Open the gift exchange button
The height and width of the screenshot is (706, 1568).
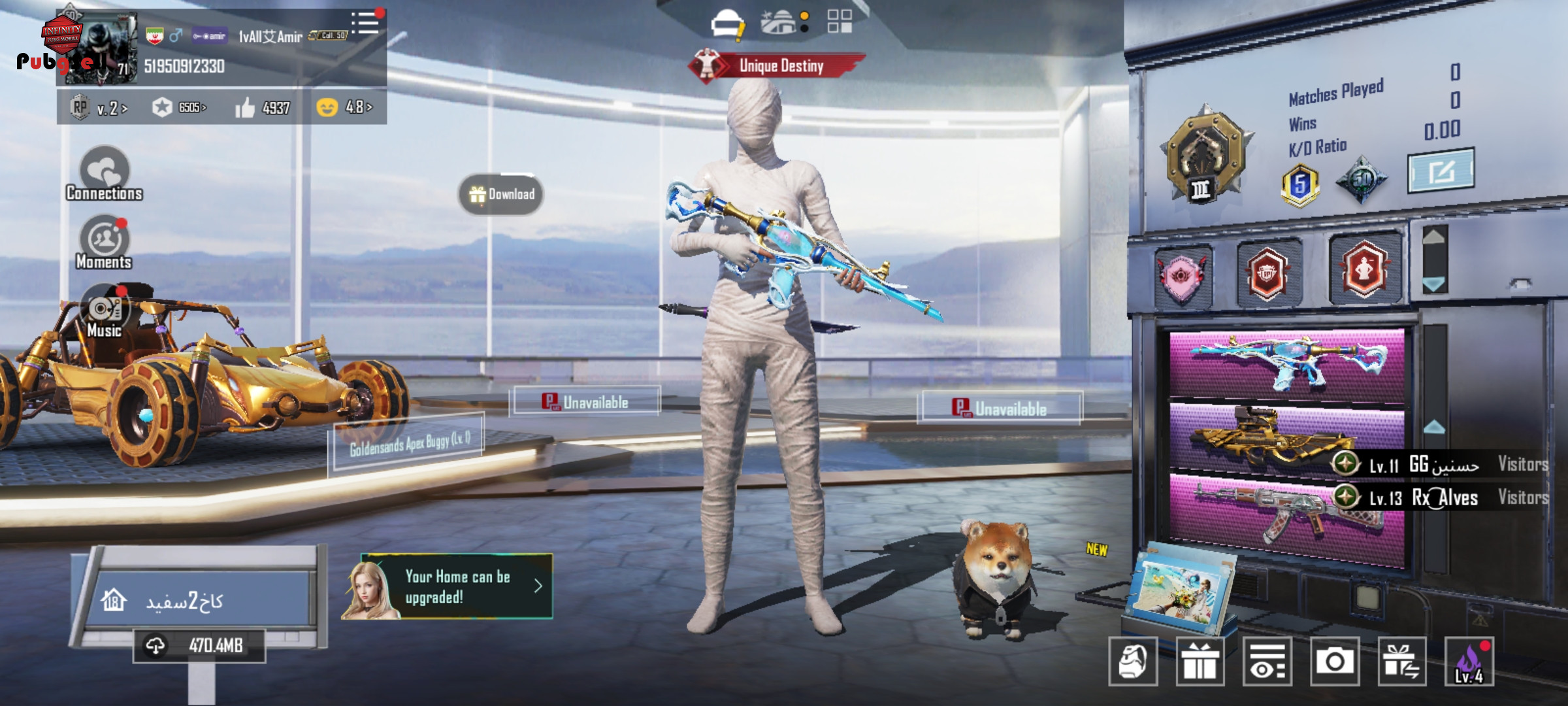click(x=1401, y=662)
